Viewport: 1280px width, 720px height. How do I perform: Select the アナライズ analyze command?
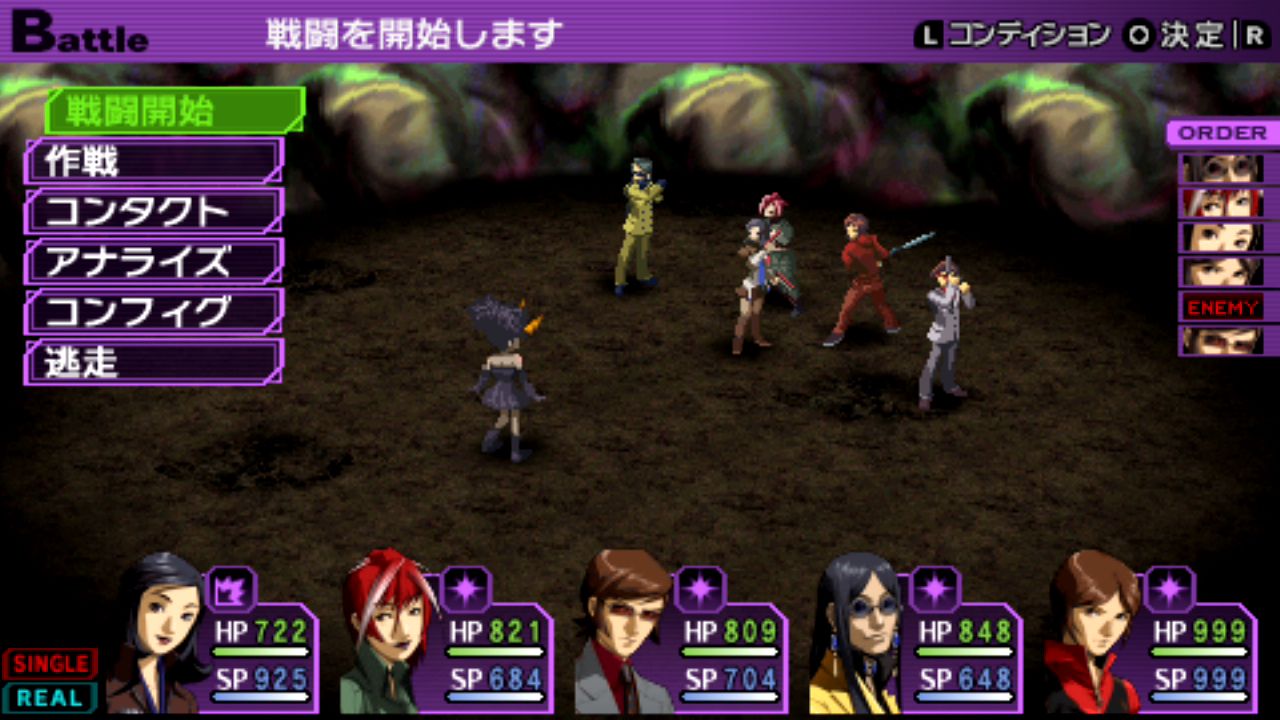154,261
